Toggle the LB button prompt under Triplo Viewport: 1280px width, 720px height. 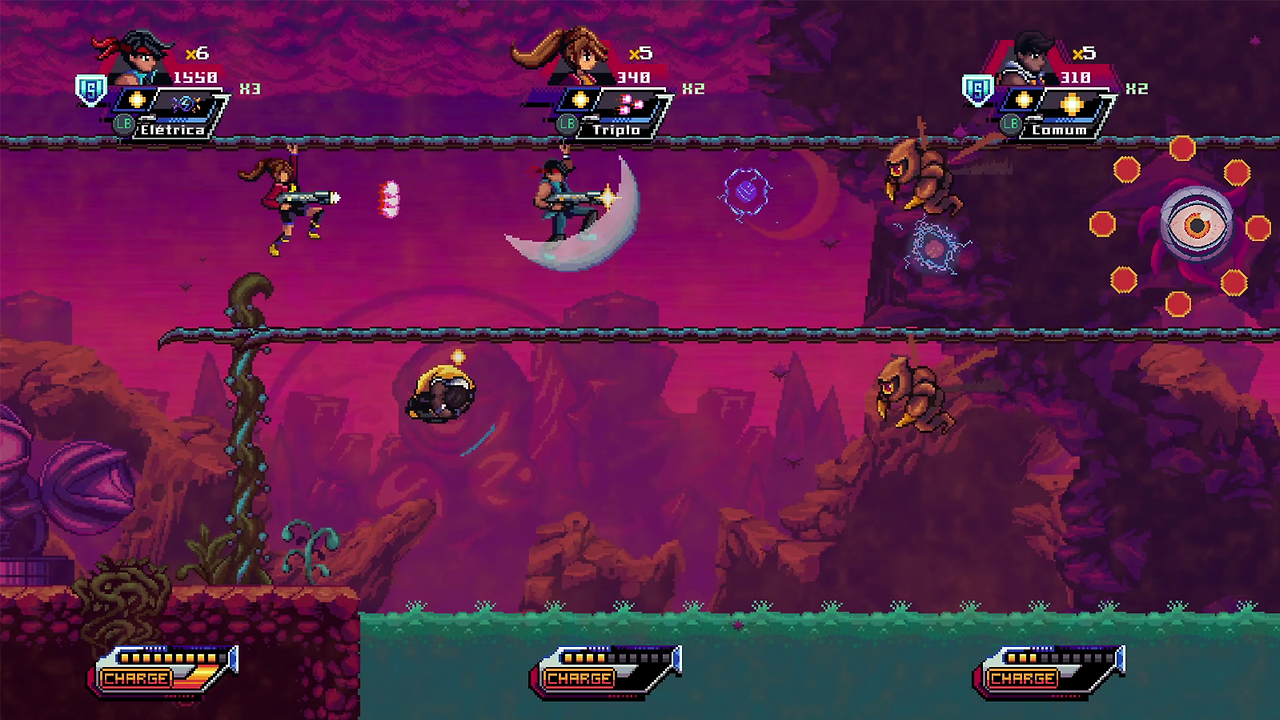tap(568, 123)
